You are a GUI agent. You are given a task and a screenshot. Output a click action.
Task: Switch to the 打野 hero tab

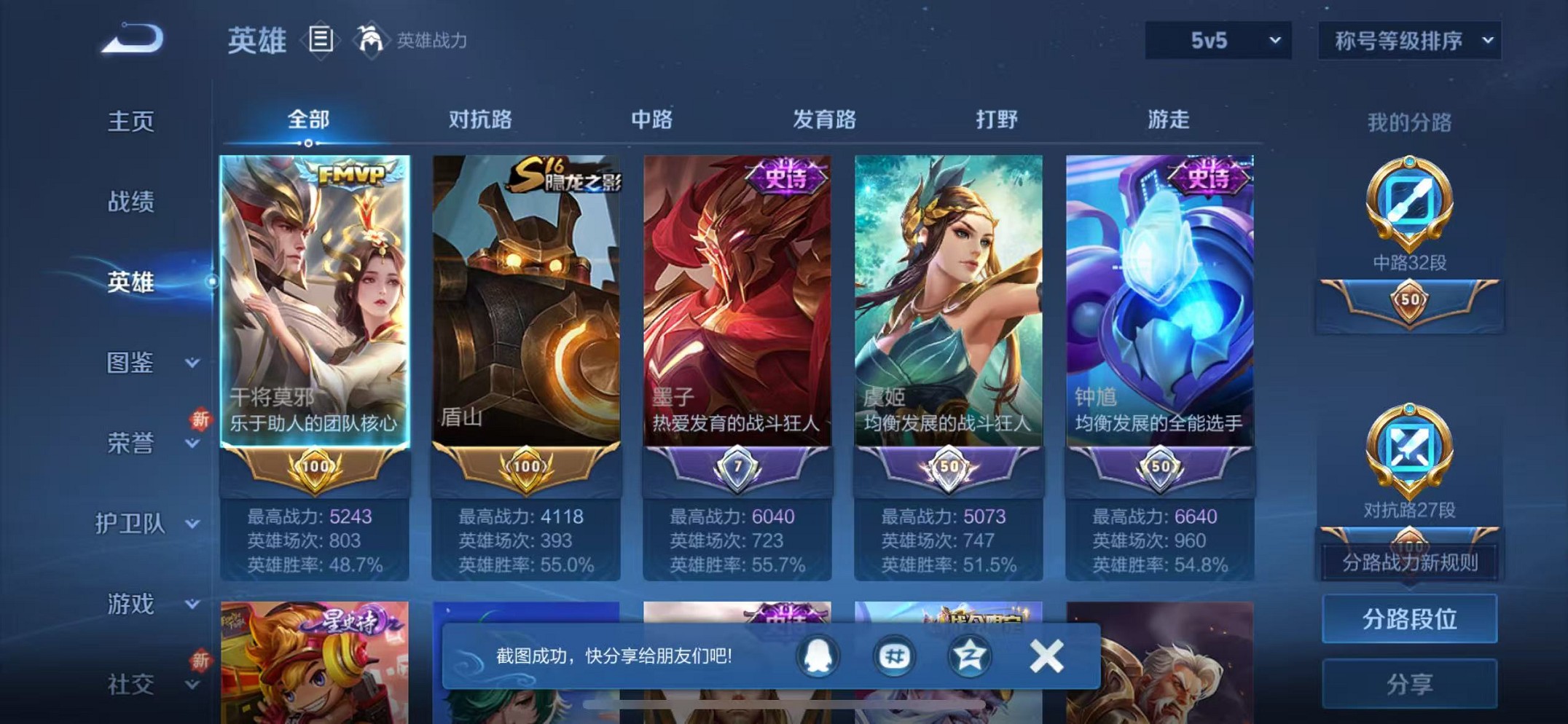coord(998,120)
